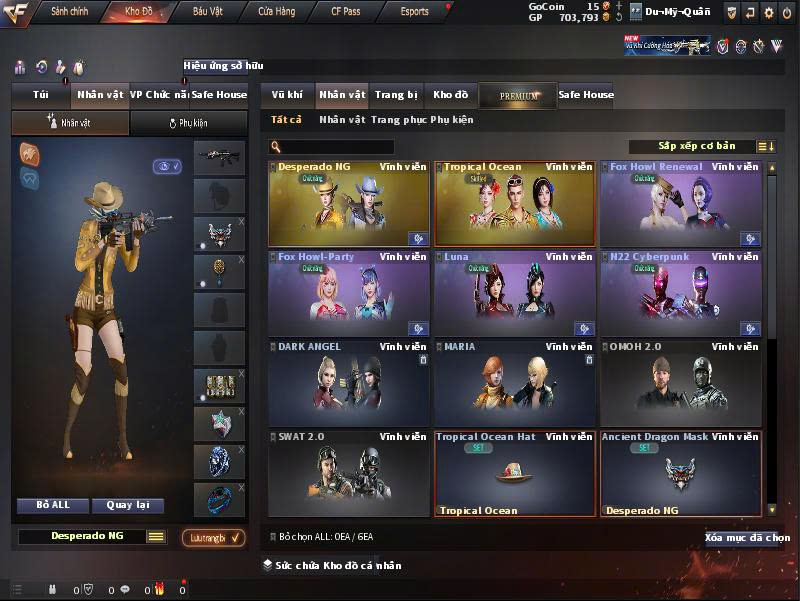
Task: Click Xóa mục đã chọn button
Action: click(747, 538)
